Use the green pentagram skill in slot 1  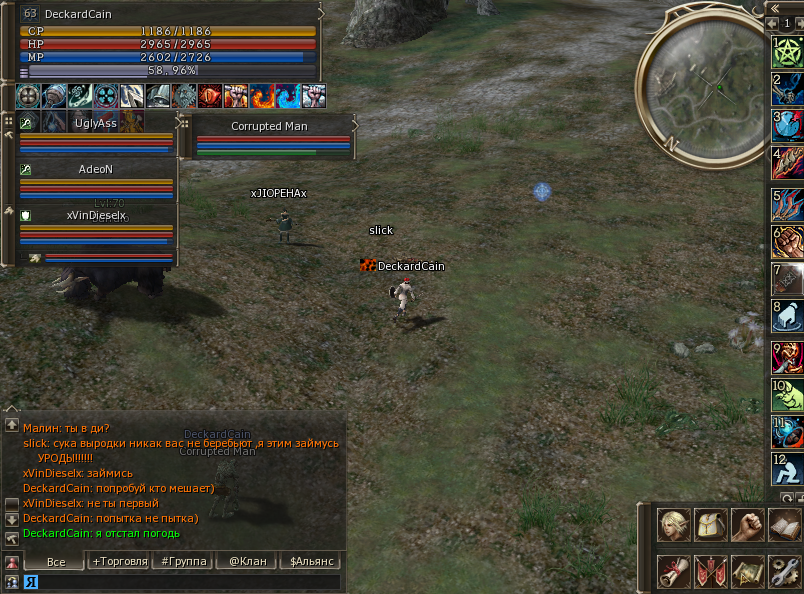788,52
